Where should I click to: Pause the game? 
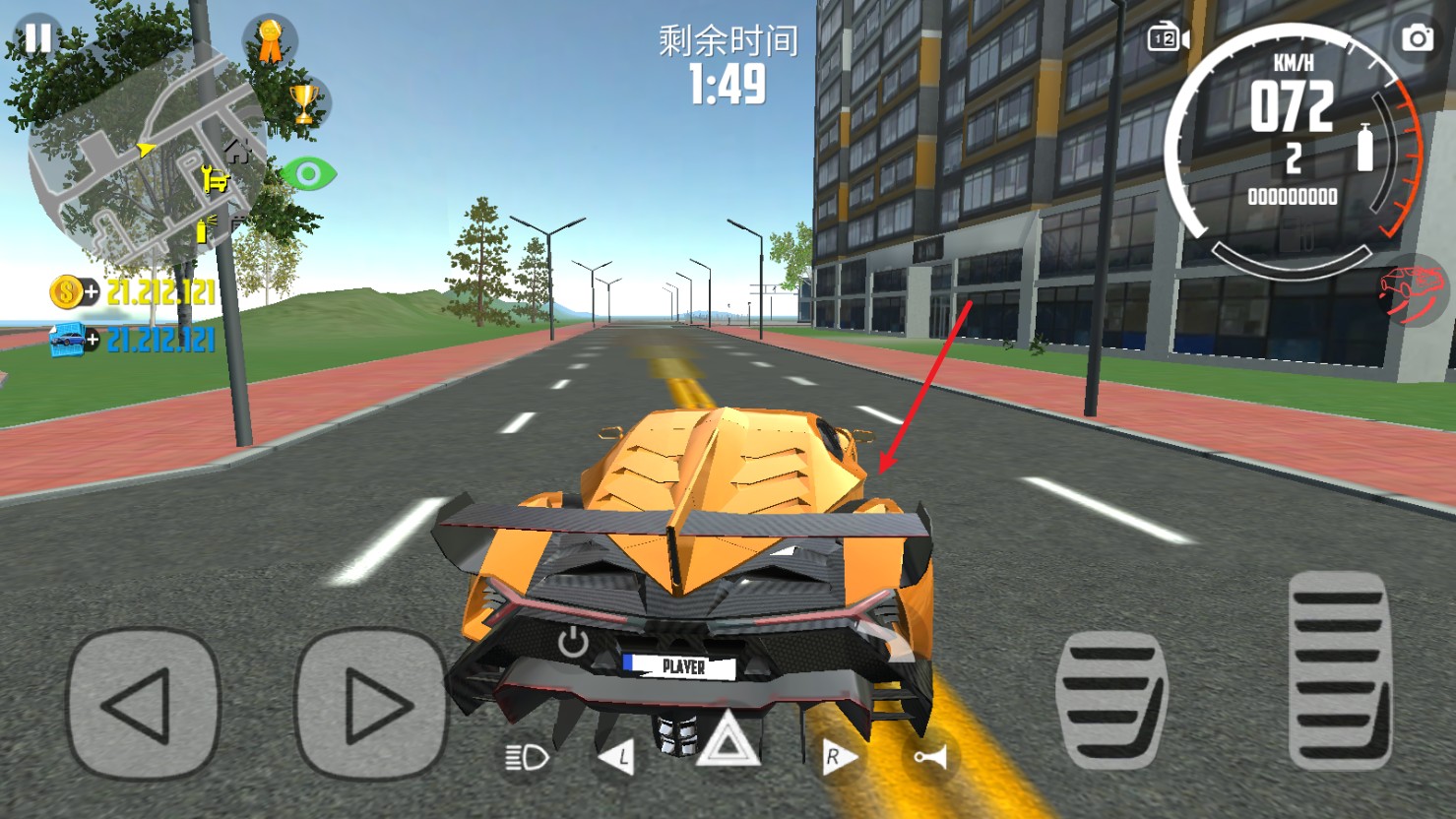point(38,37)
